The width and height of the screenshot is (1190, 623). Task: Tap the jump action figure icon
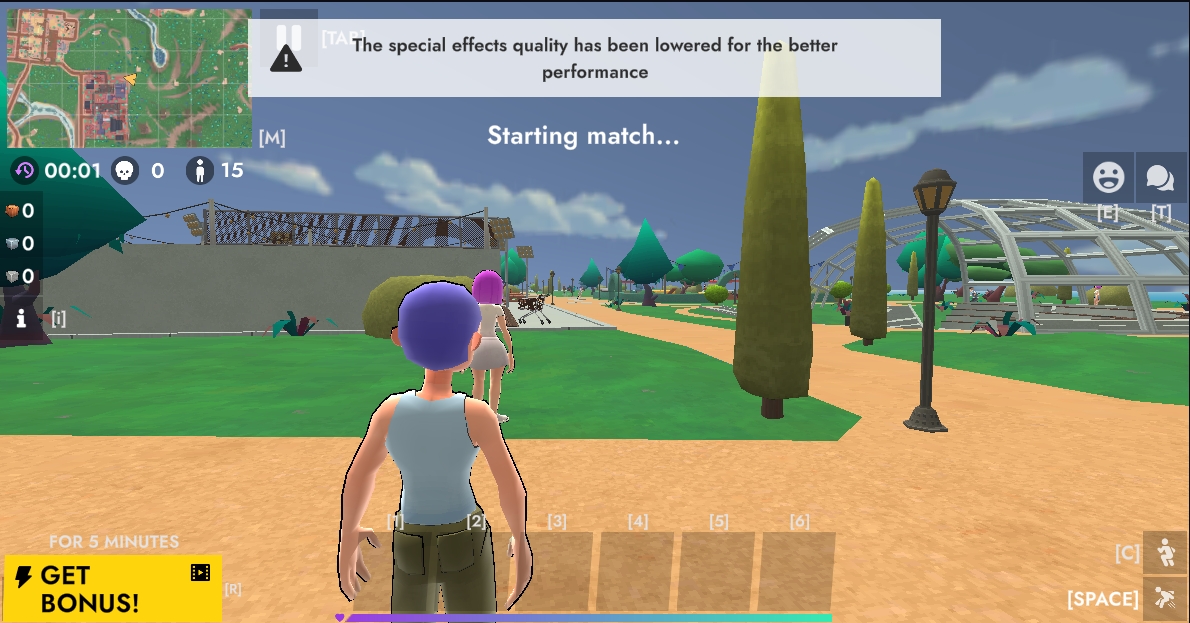point(1165,598)
